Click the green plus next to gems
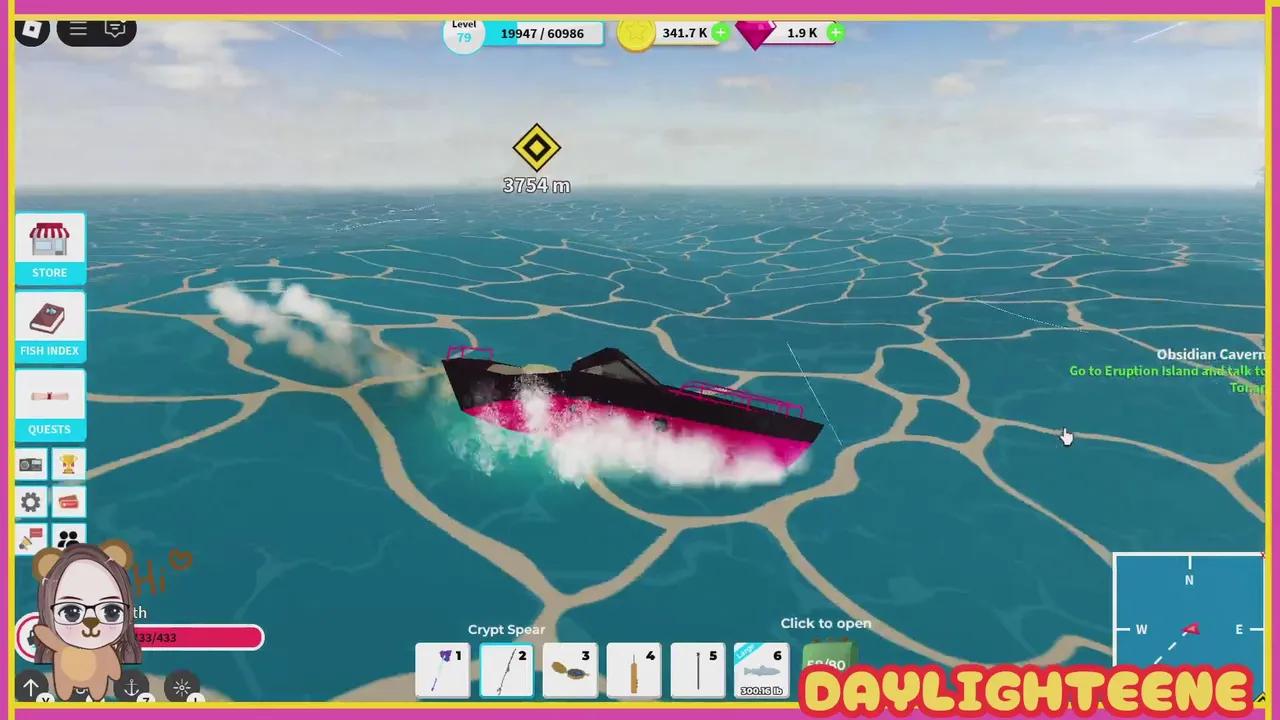The width and height of the screenshot is (1280, 720). point(835,33)
